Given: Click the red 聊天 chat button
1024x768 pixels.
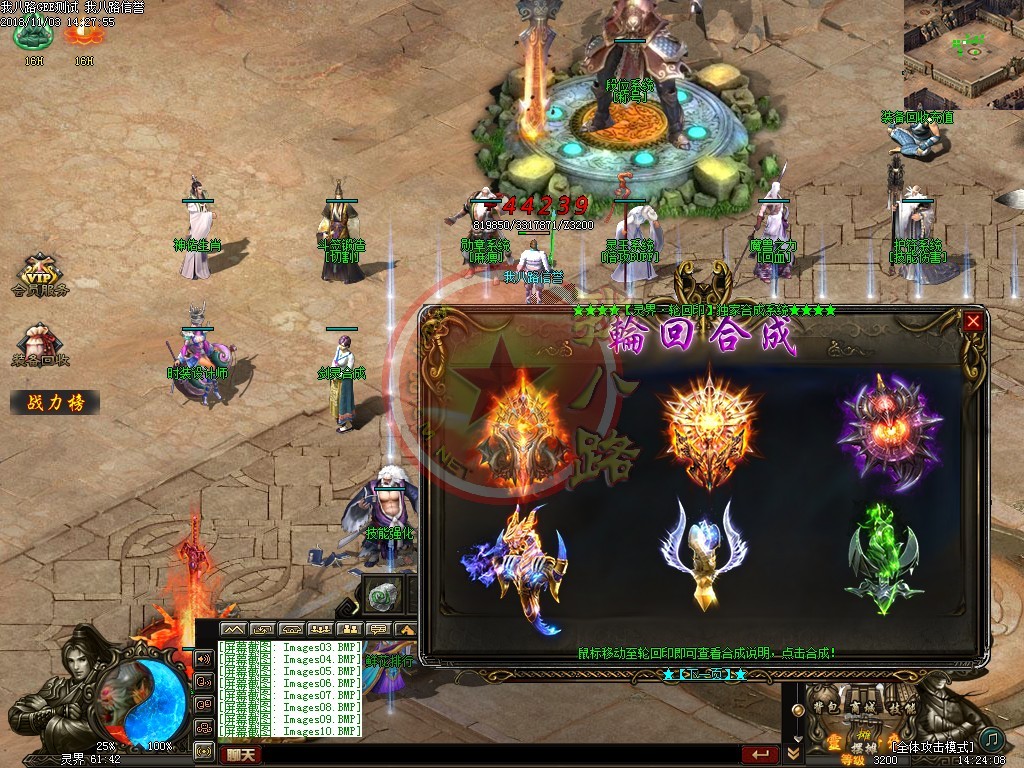Looking at the screenshot, I should 239,755.
